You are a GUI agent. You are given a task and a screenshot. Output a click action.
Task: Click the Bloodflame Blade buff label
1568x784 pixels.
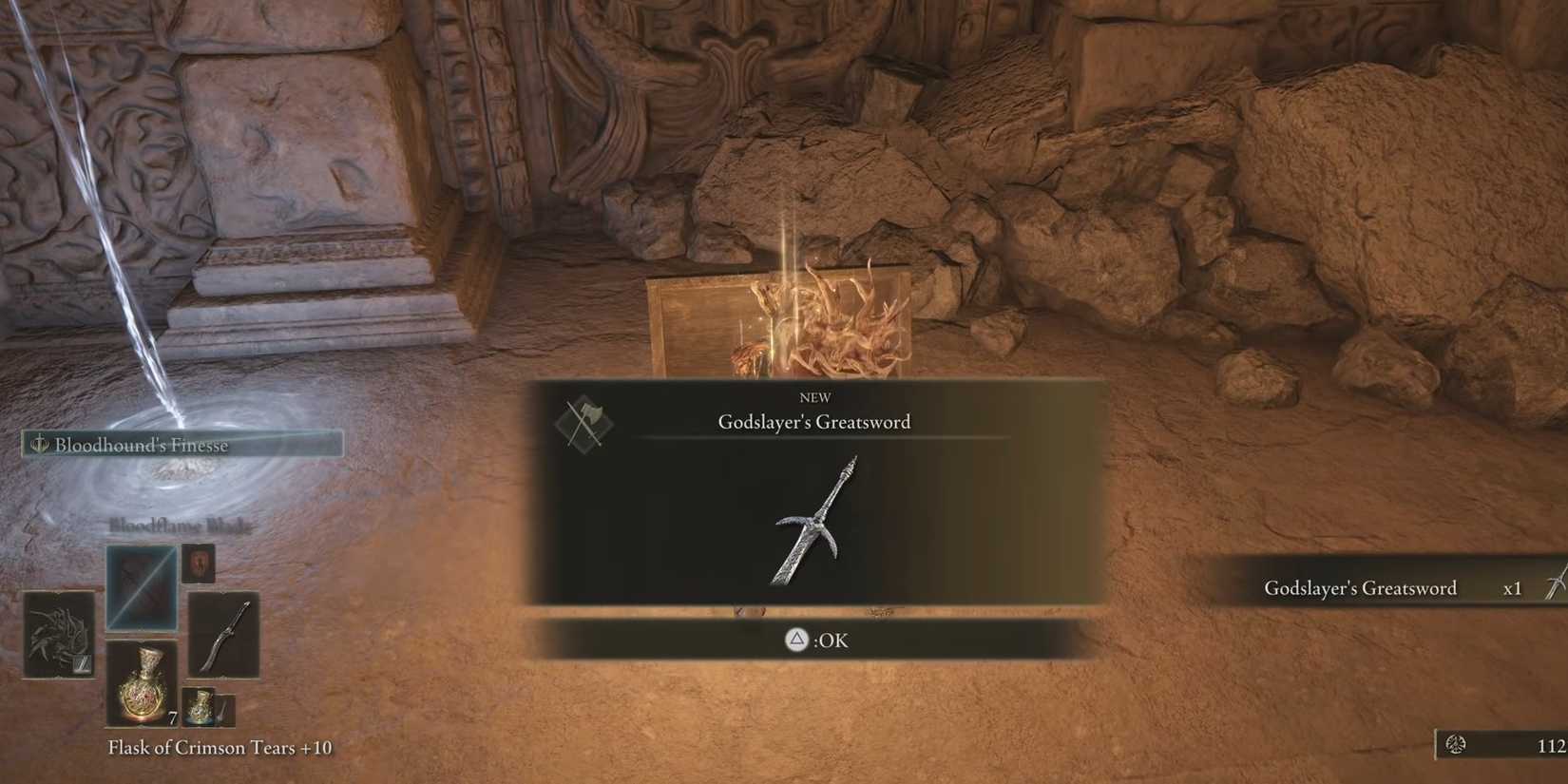point(180,524)
